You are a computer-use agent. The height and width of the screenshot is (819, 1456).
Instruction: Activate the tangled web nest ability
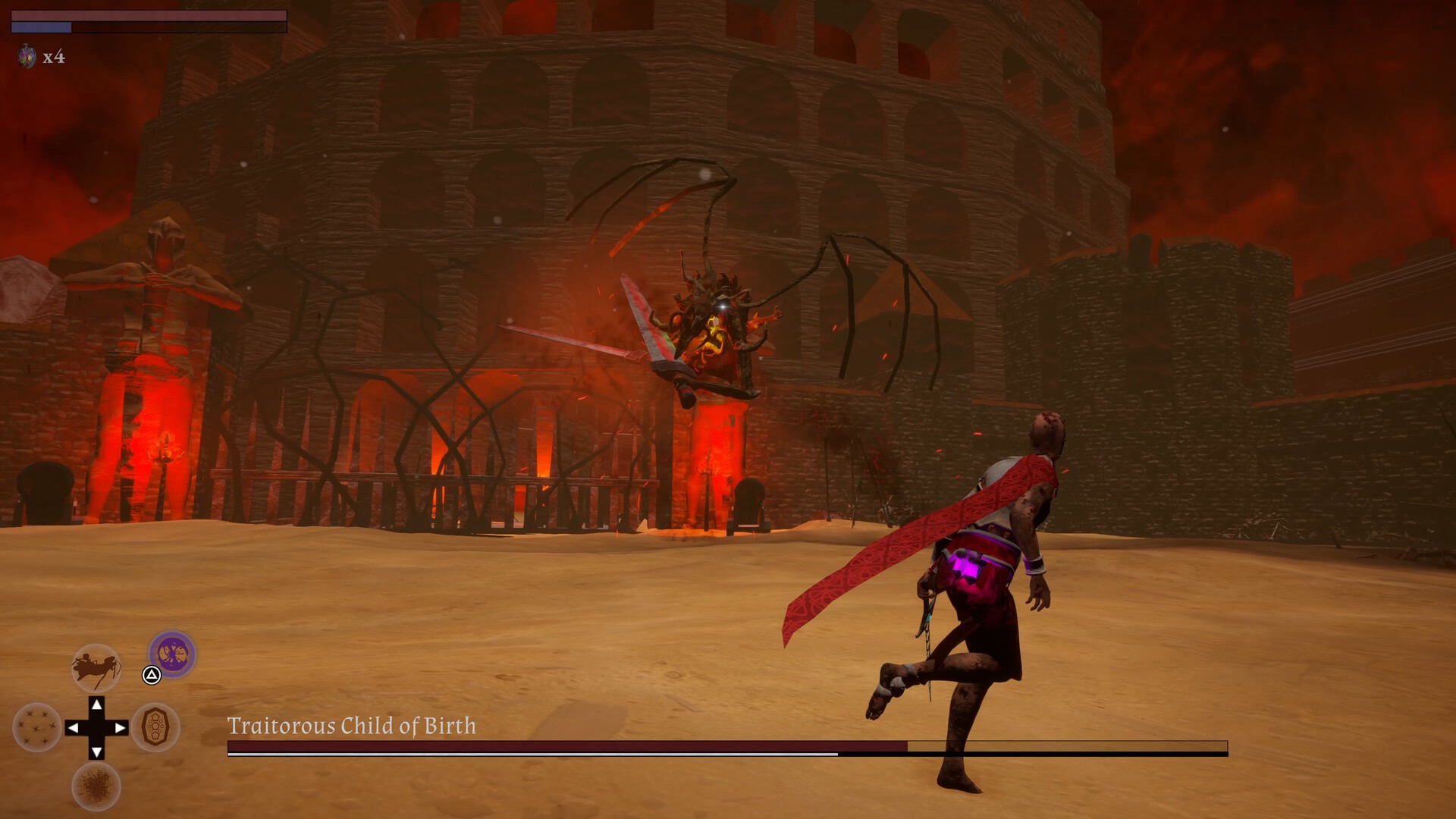point(96,786)
